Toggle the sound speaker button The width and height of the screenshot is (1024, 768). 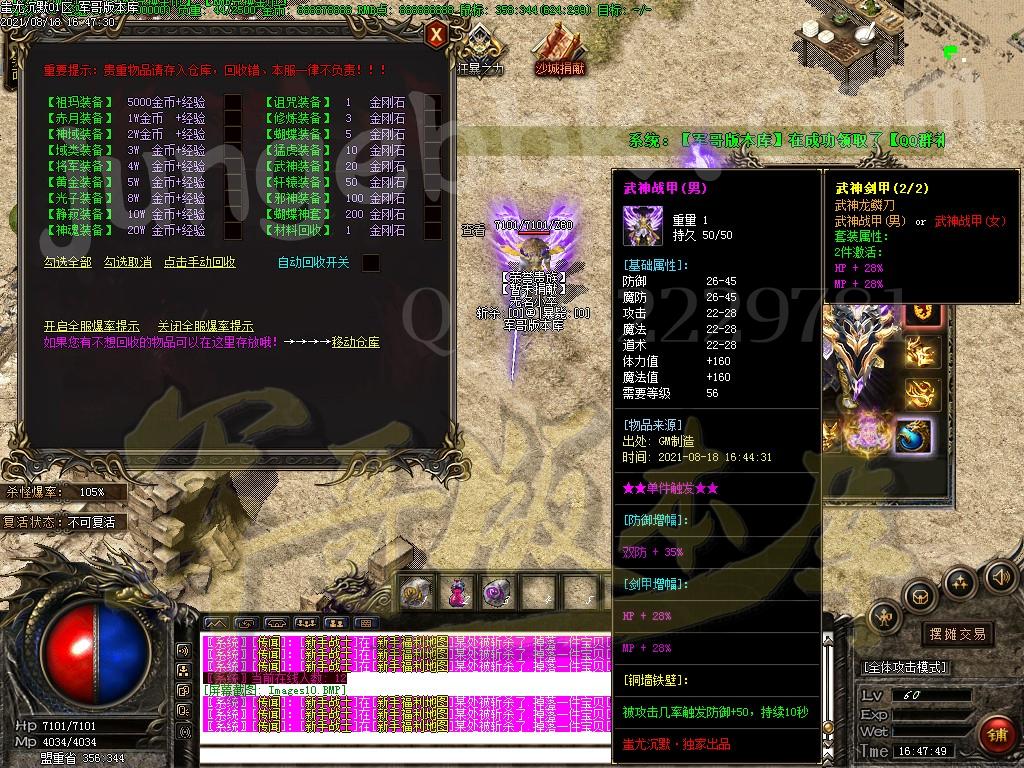click(x=999, y=576)
